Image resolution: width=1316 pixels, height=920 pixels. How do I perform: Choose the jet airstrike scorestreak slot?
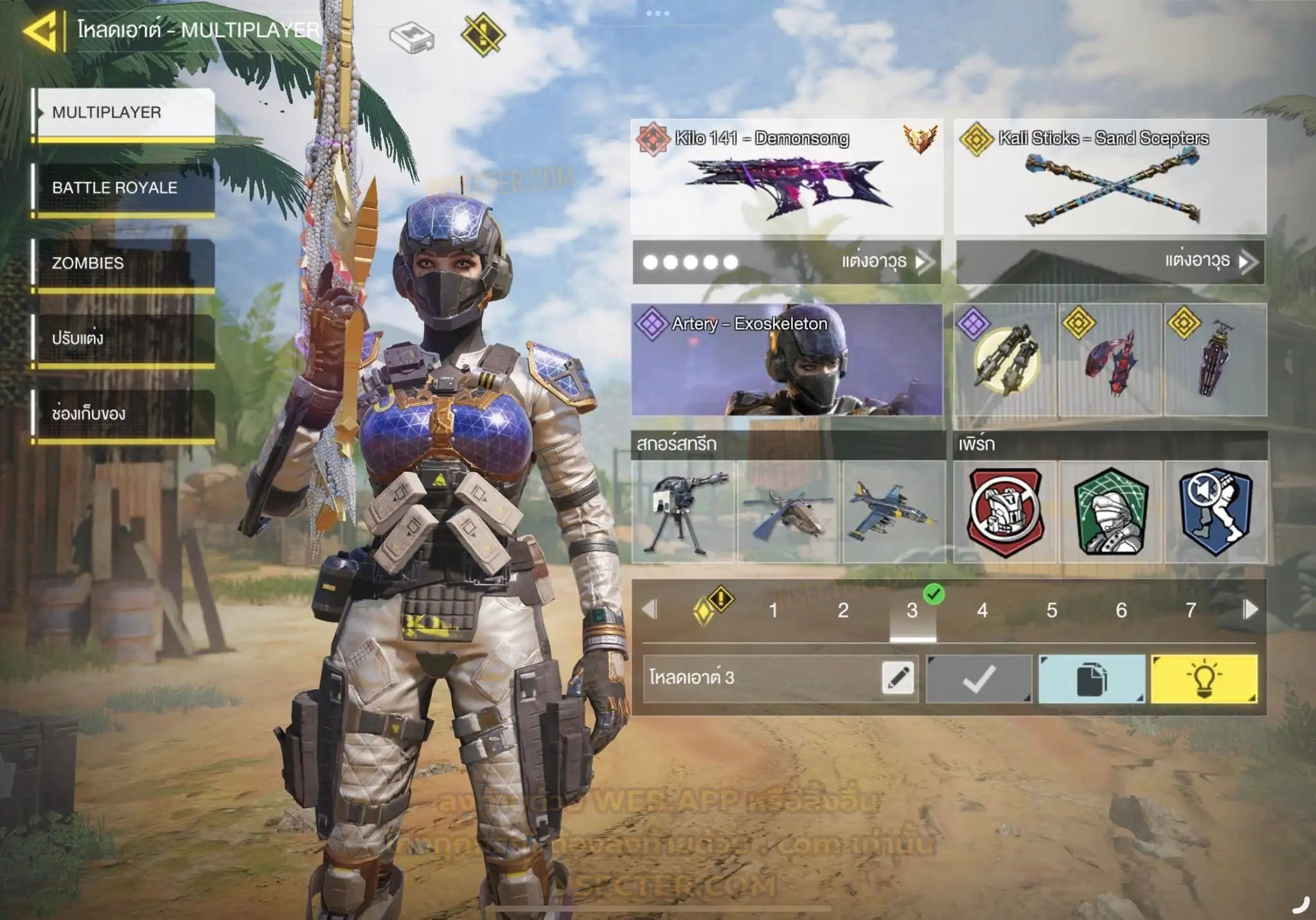point(893,512)
